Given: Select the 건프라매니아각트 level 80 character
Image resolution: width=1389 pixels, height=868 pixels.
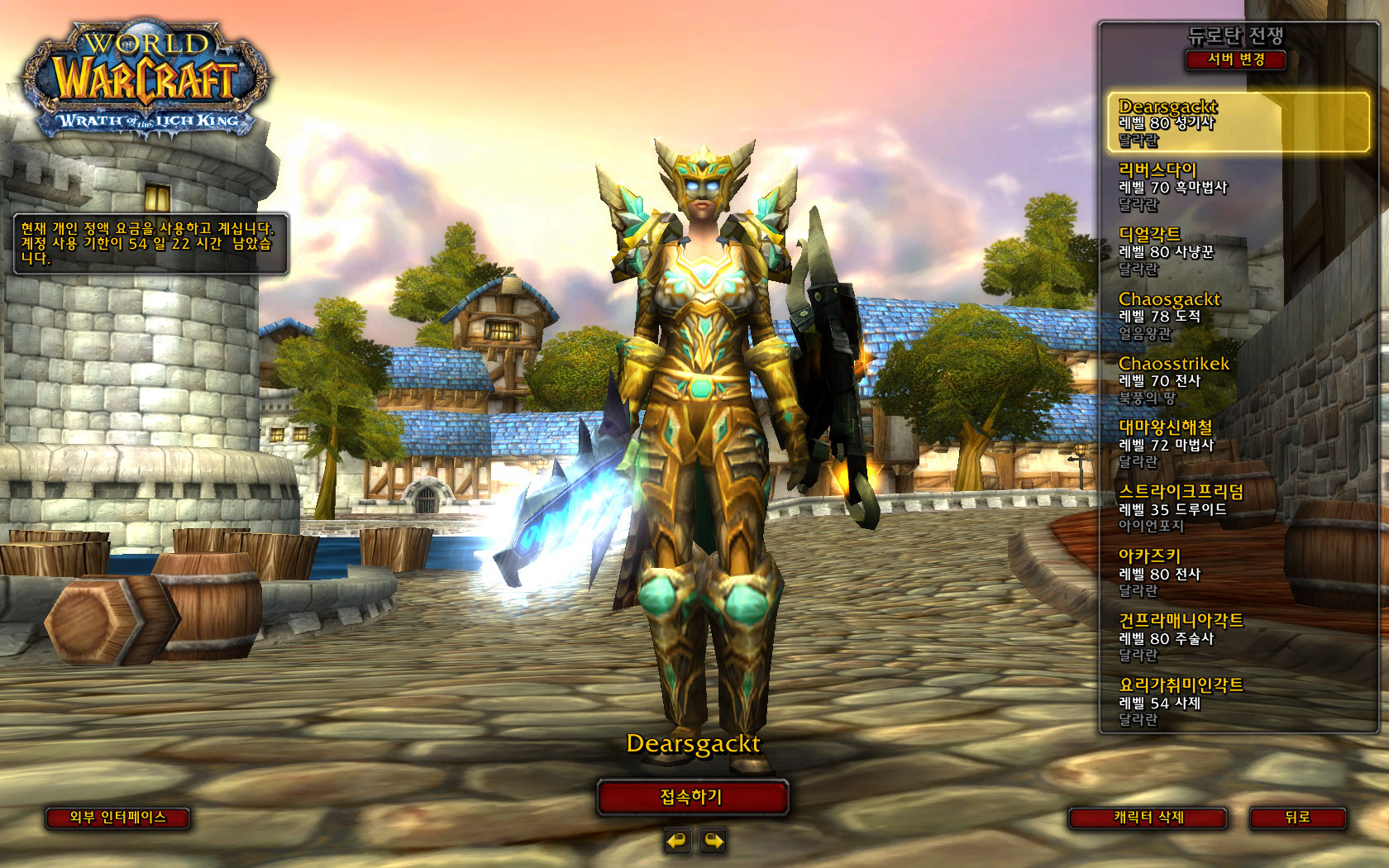Looking at the screenshot, I should [x=1238, y=637].
